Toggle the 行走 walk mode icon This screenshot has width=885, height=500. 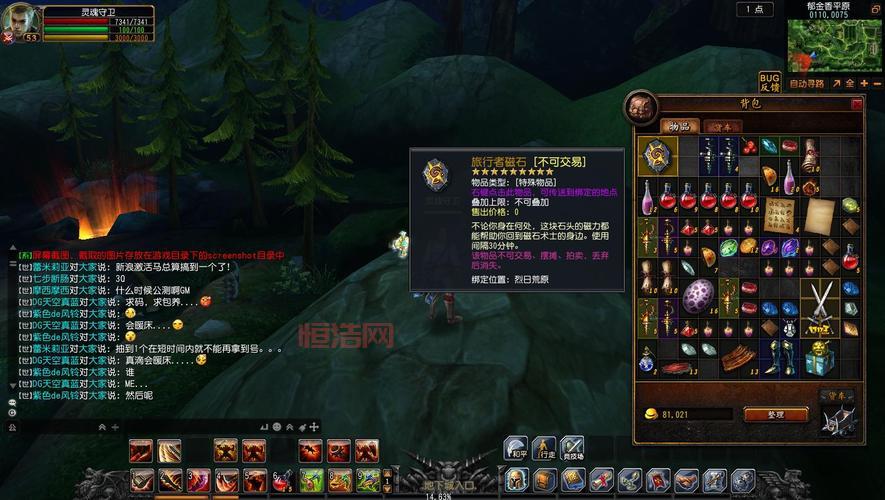(544, 449)
